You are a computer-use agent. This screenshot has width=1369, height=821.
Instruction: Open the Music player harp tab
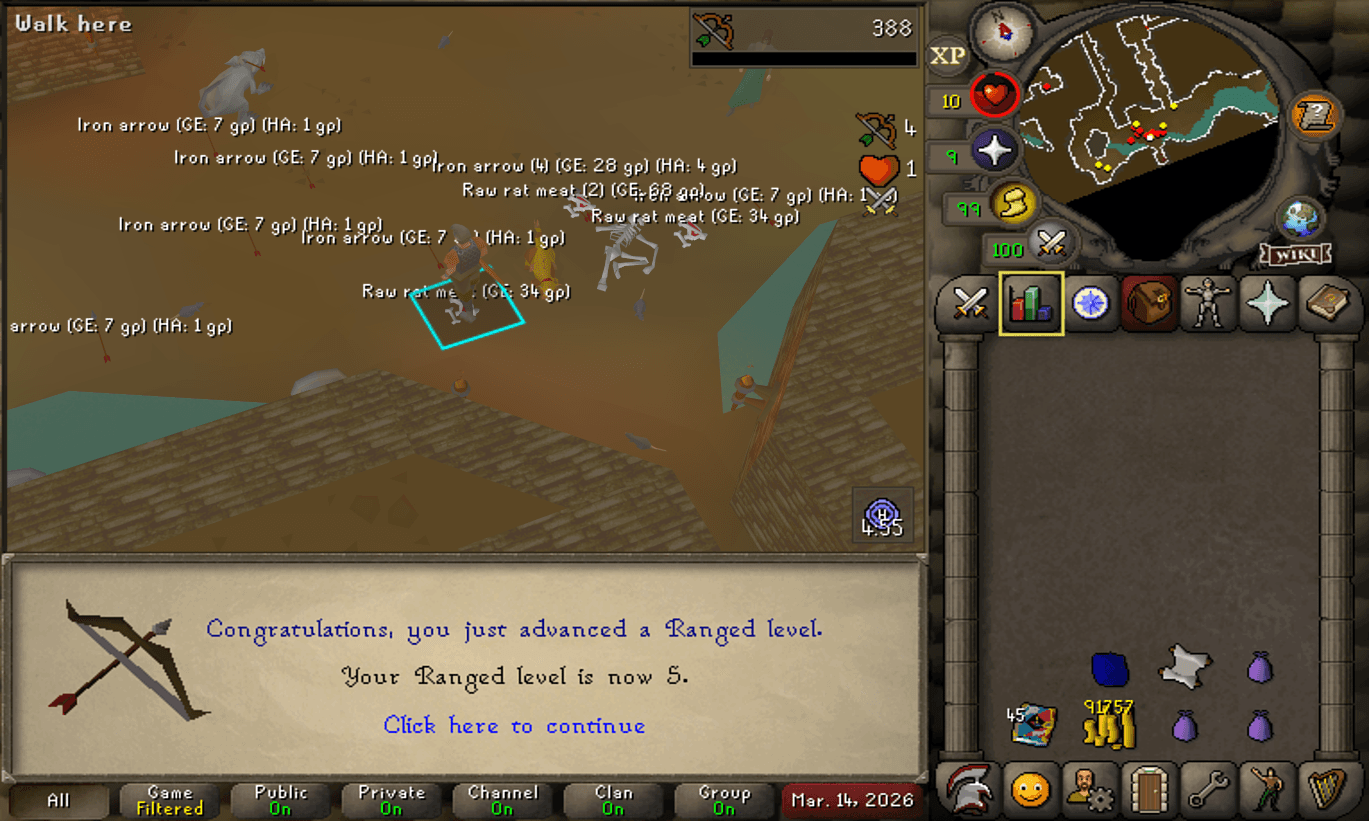point(1326,791)
